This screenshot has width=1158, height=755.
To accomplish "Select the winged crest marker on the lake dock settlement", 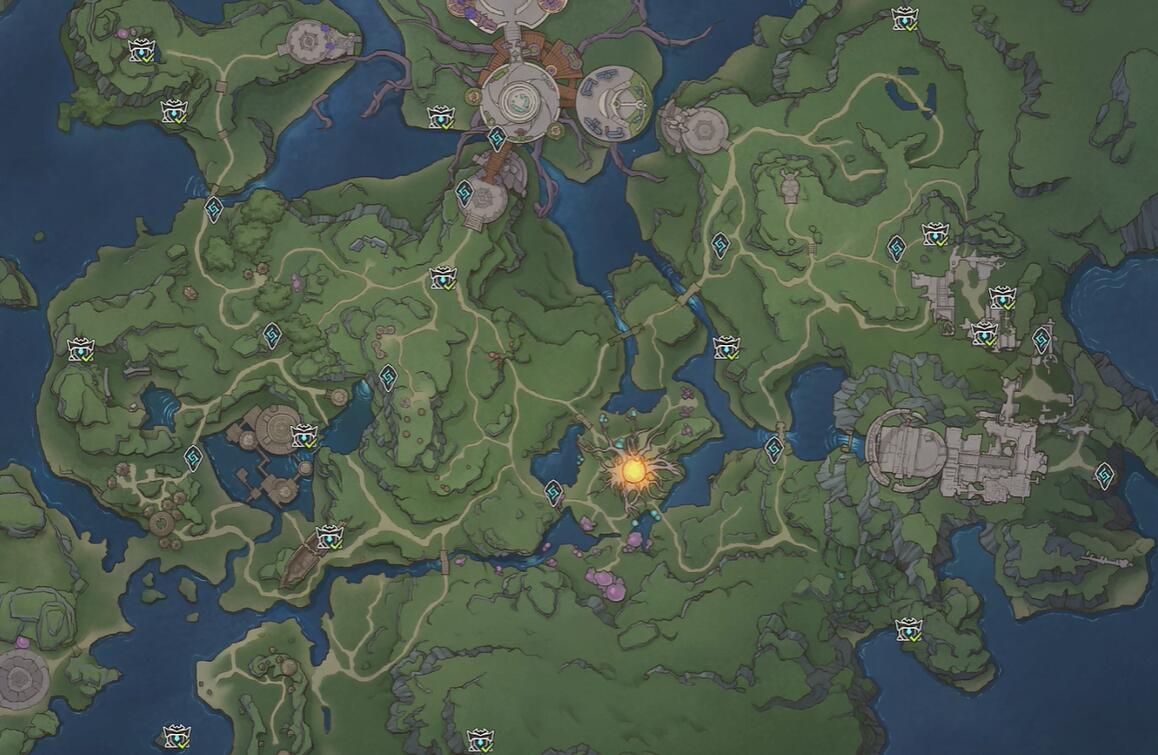I will pyautogui.click(x=303, y=436).
